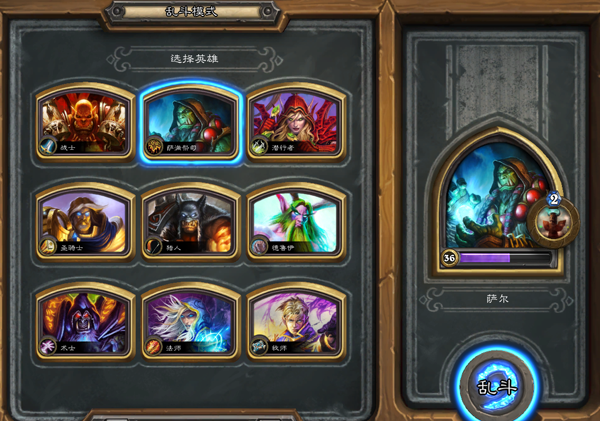Start the brawl with the 乱斗 button
This screenshot has width=600, height=421.
[x=497, y=385]
